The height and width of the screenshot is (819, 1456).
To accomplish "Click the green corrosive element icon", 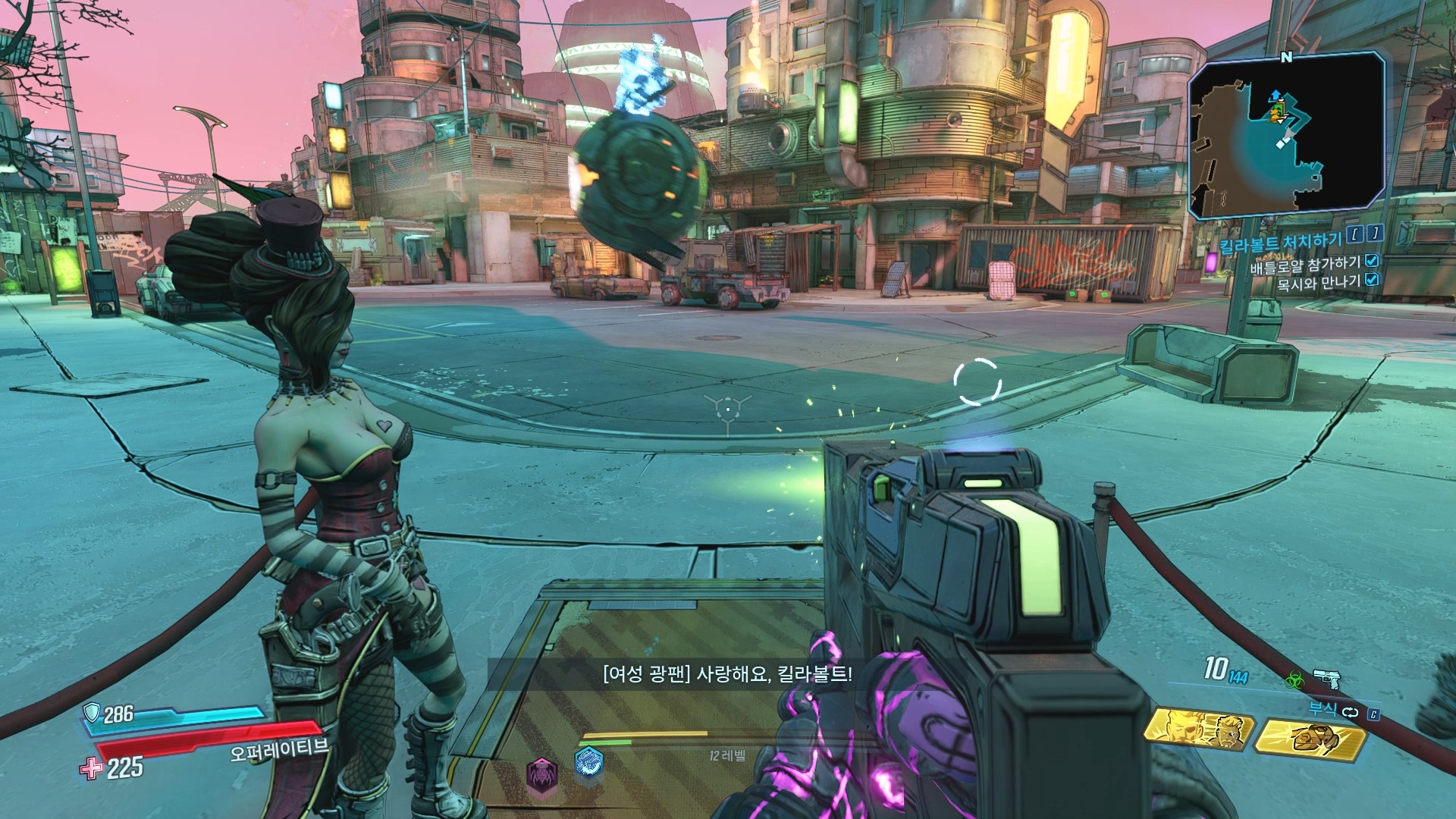I will (x=1294, y=679).
